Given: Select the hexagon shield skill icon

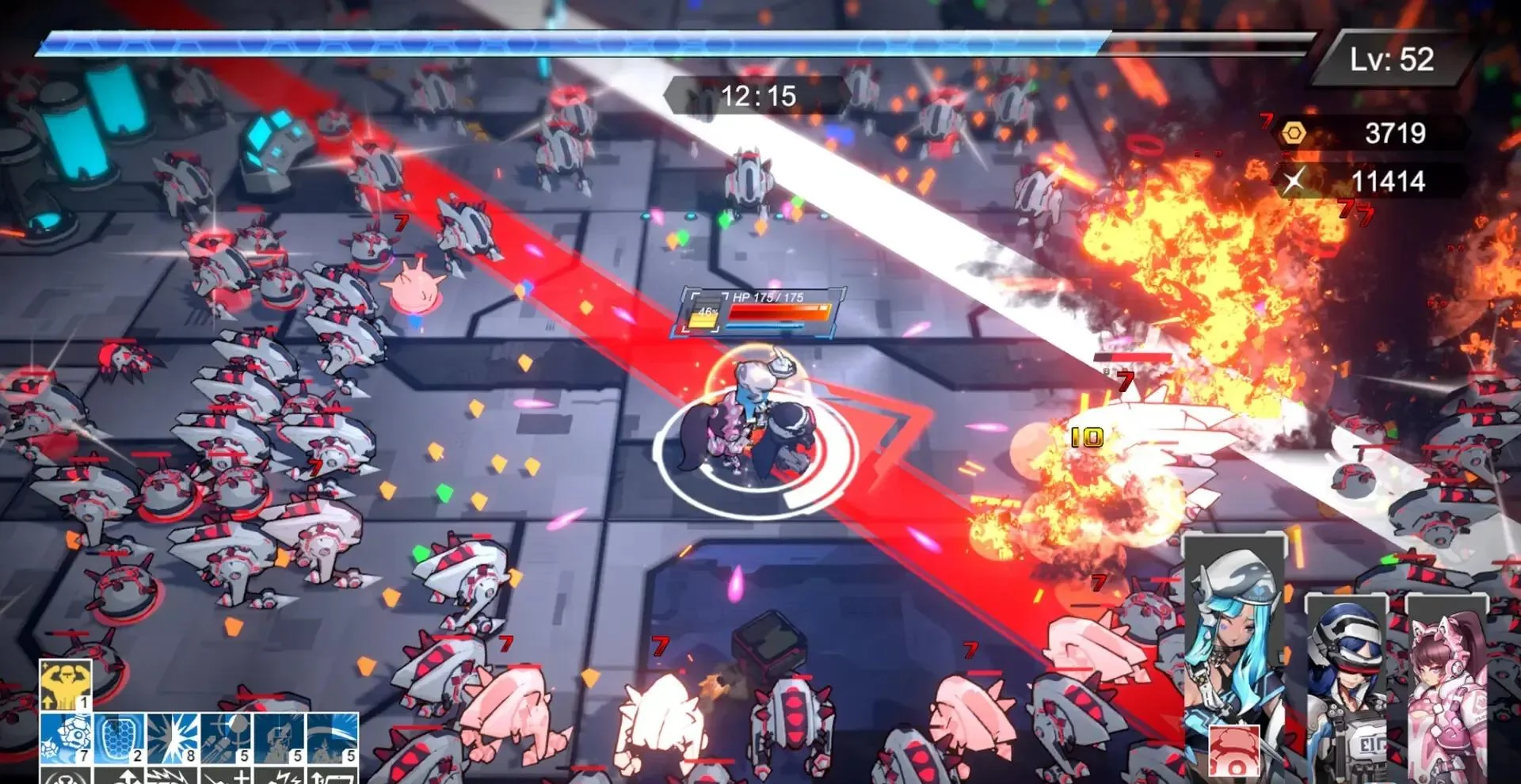Looking at the screenshot, I should [x=119, y=738].
